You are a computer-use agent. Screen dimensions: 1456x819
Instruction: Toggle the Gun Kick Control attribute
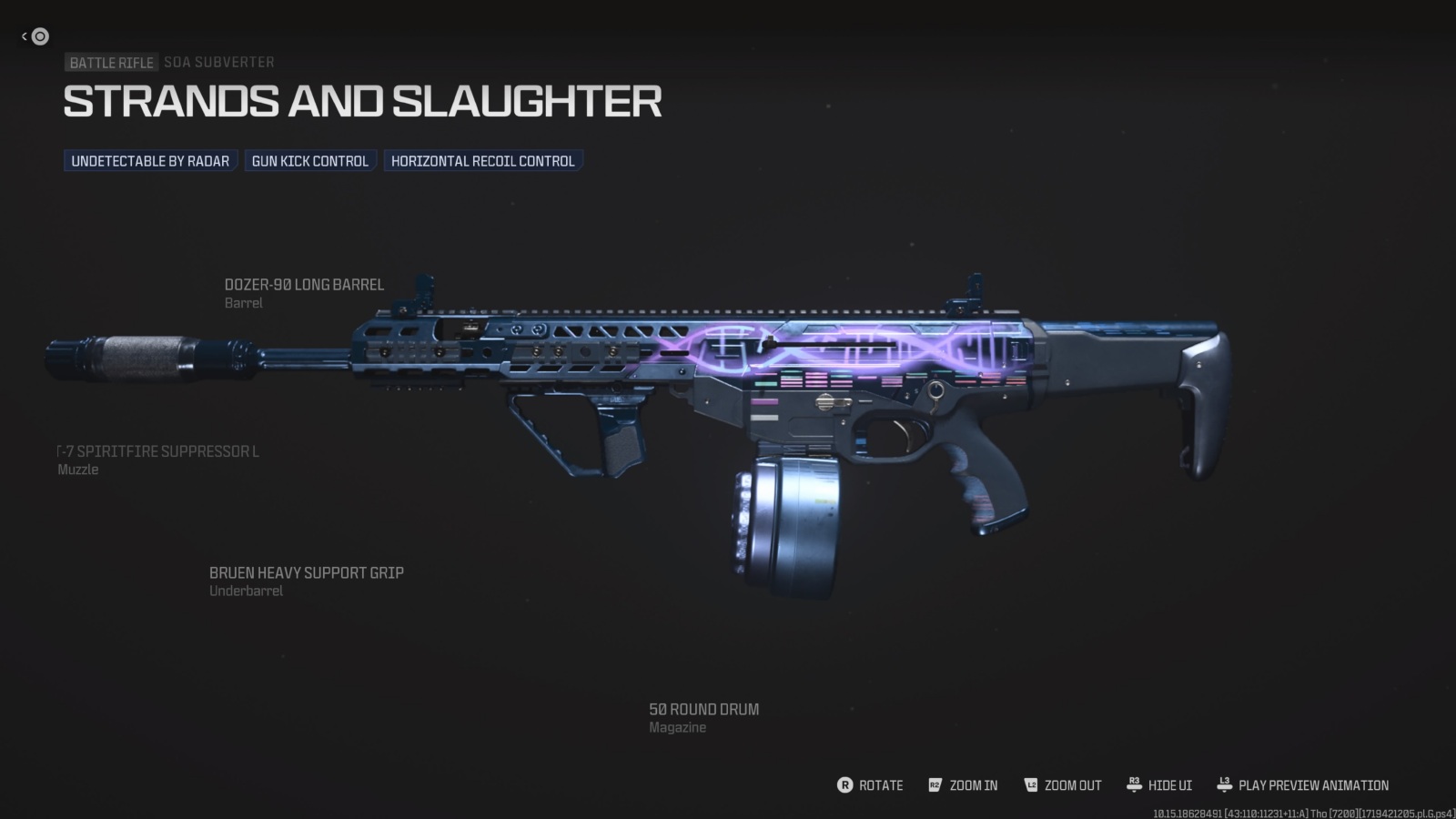click(x=310, y=161)
